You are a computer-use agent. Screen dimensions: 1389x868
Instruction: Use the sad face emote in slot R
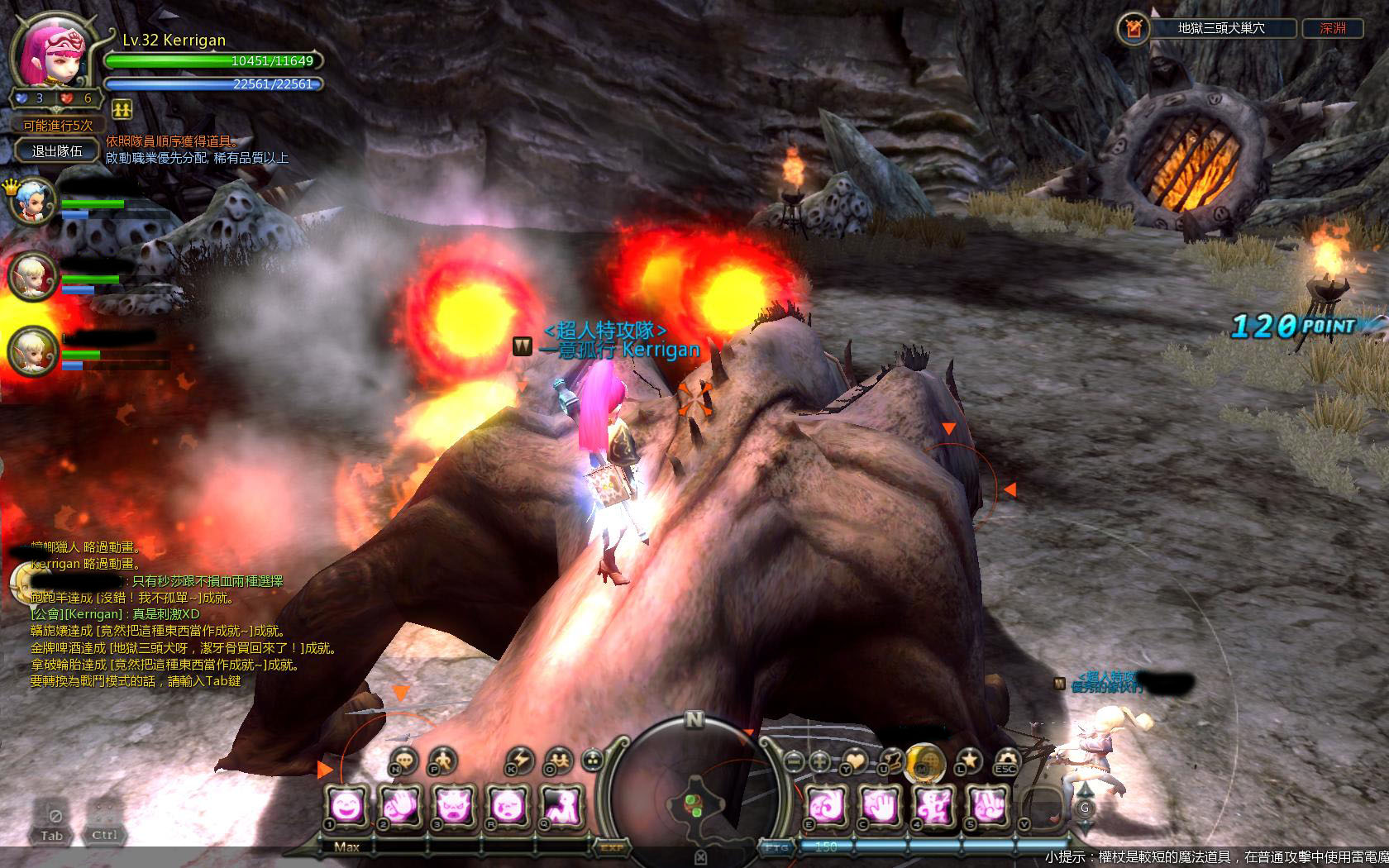[506, 804]
